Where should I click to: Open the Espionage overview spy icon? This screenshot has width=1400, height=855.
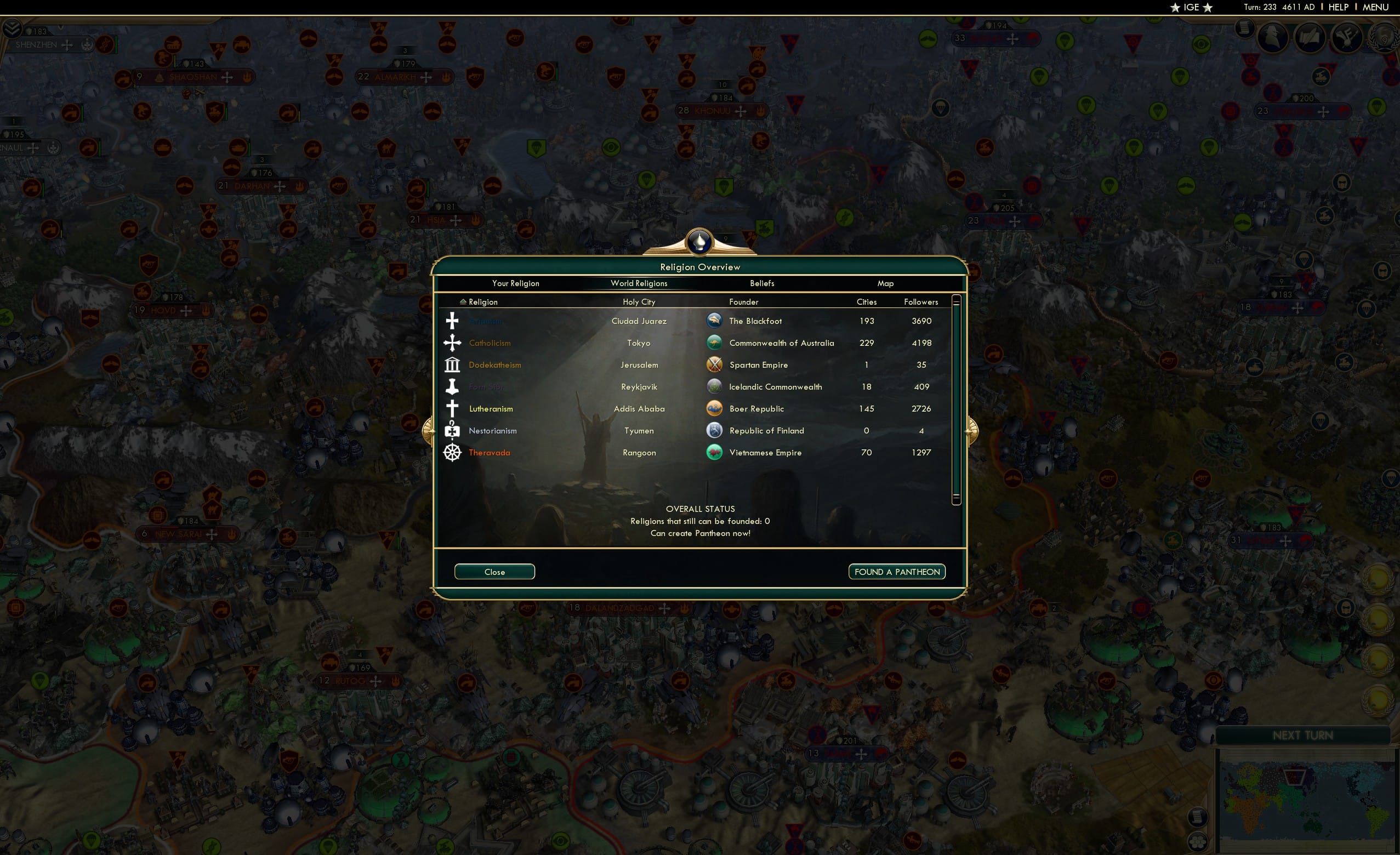click(x=1273, y=37)
